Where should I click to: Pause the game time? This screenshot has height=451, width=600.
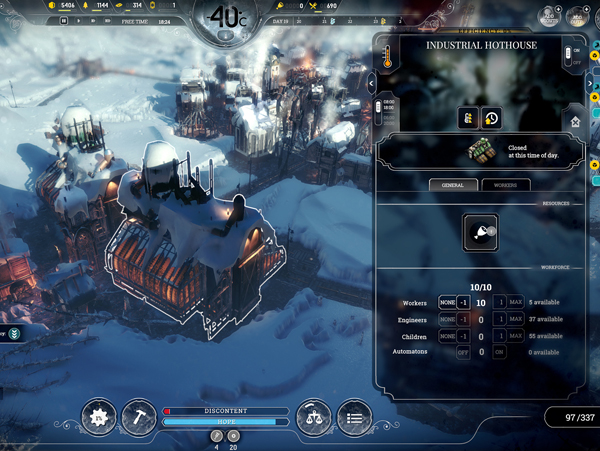coord(64,20)
